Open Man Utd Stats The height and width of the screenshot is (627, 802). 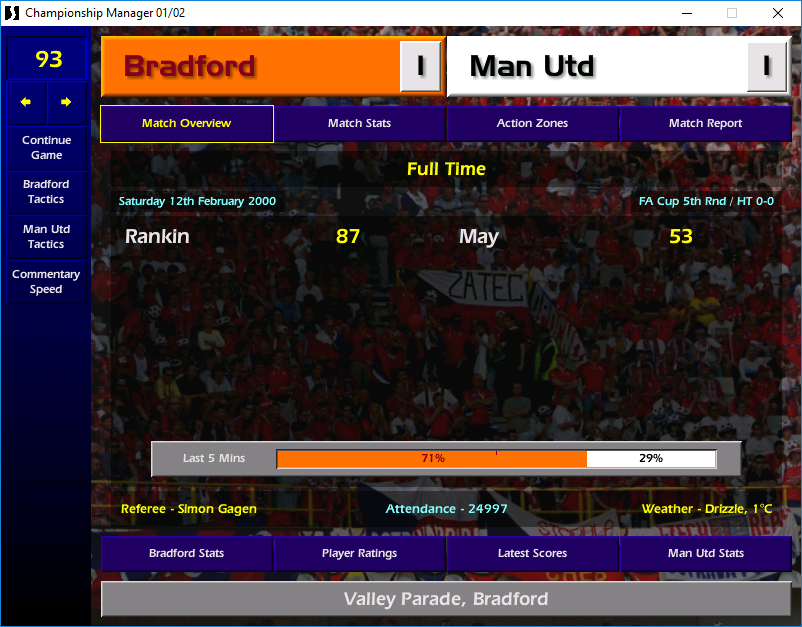pos(705,553)
